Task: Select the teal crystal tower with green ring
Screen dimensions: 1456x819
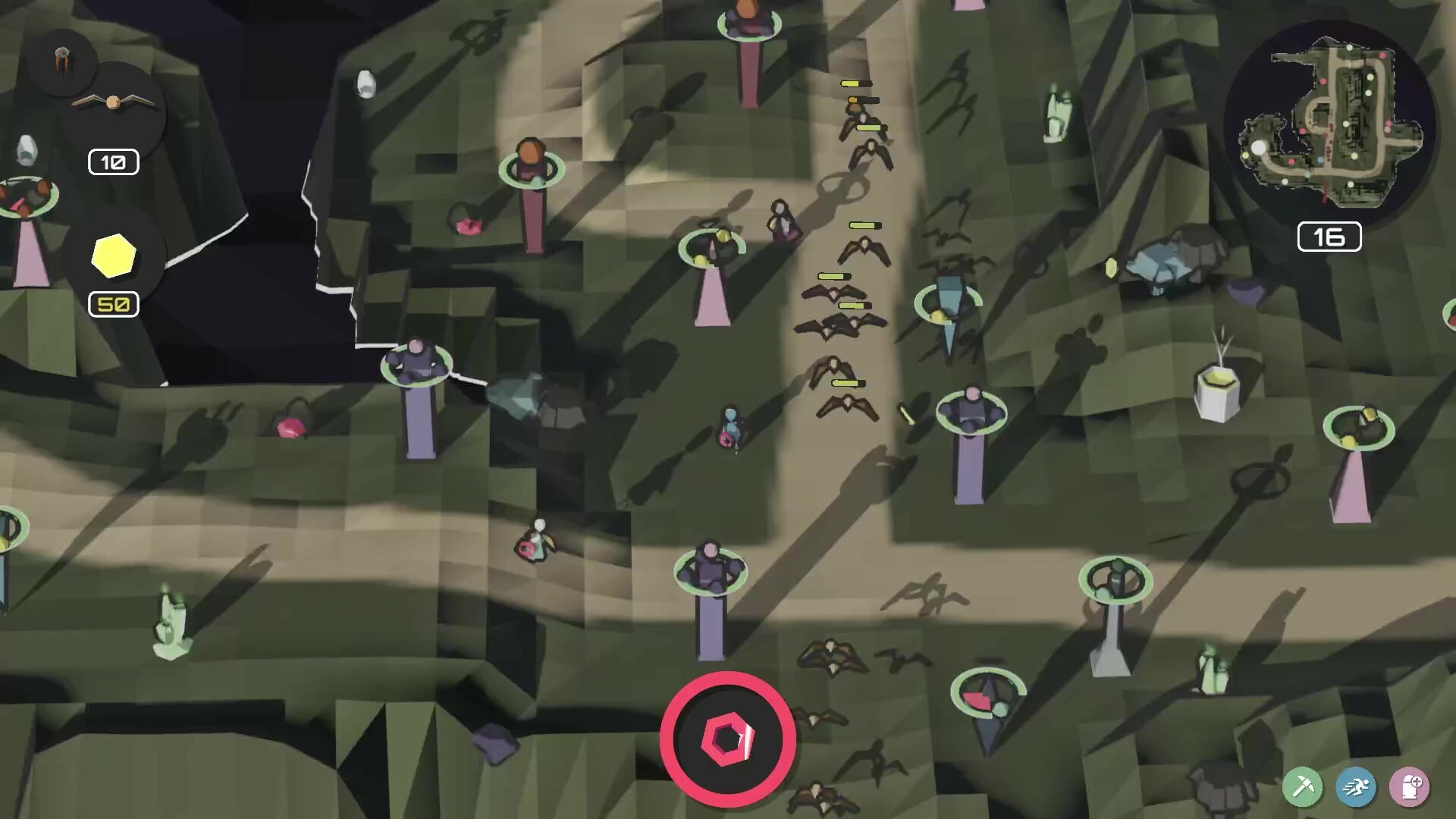Action: [x=948, y=303]
